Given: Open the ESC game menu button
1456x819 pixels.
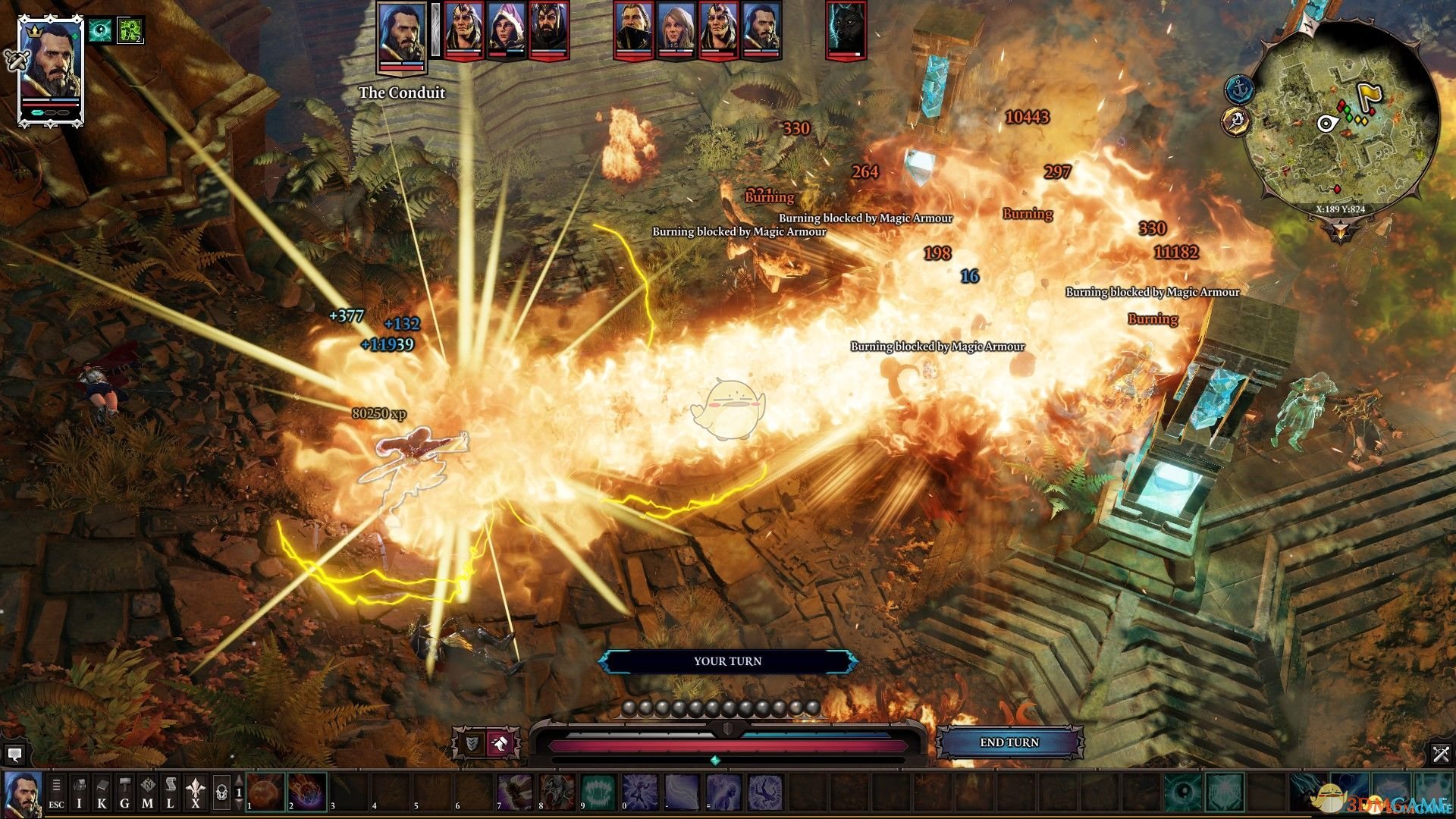Looking at the screenshot, I should point(56,793).
